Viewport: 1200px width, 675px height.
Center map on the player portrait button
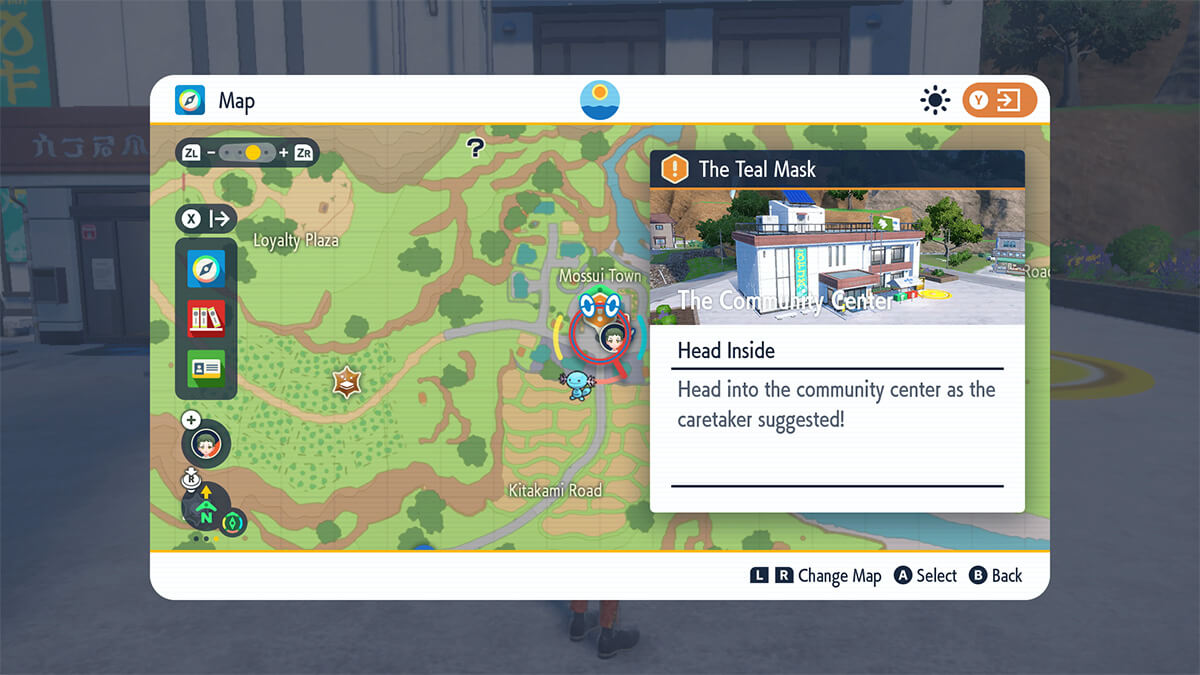[207, 443]
